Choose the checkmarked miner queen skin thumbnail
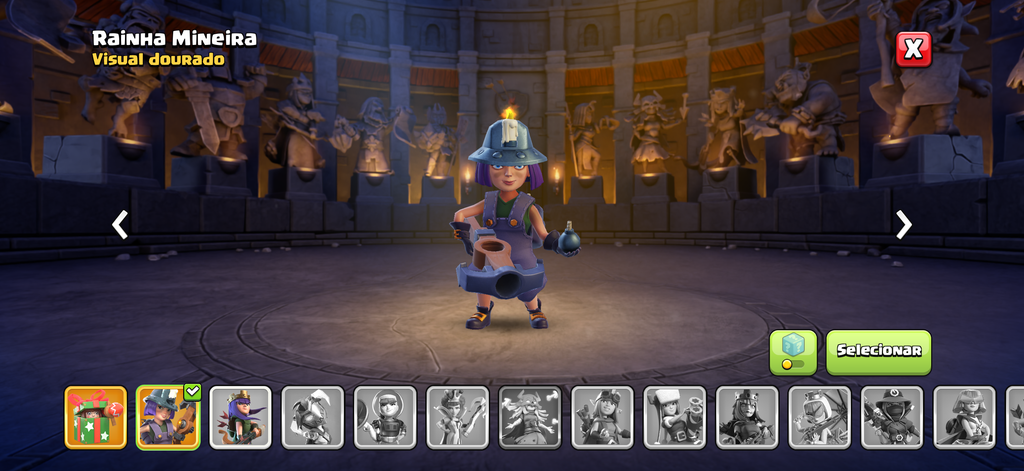 point(168,417)
